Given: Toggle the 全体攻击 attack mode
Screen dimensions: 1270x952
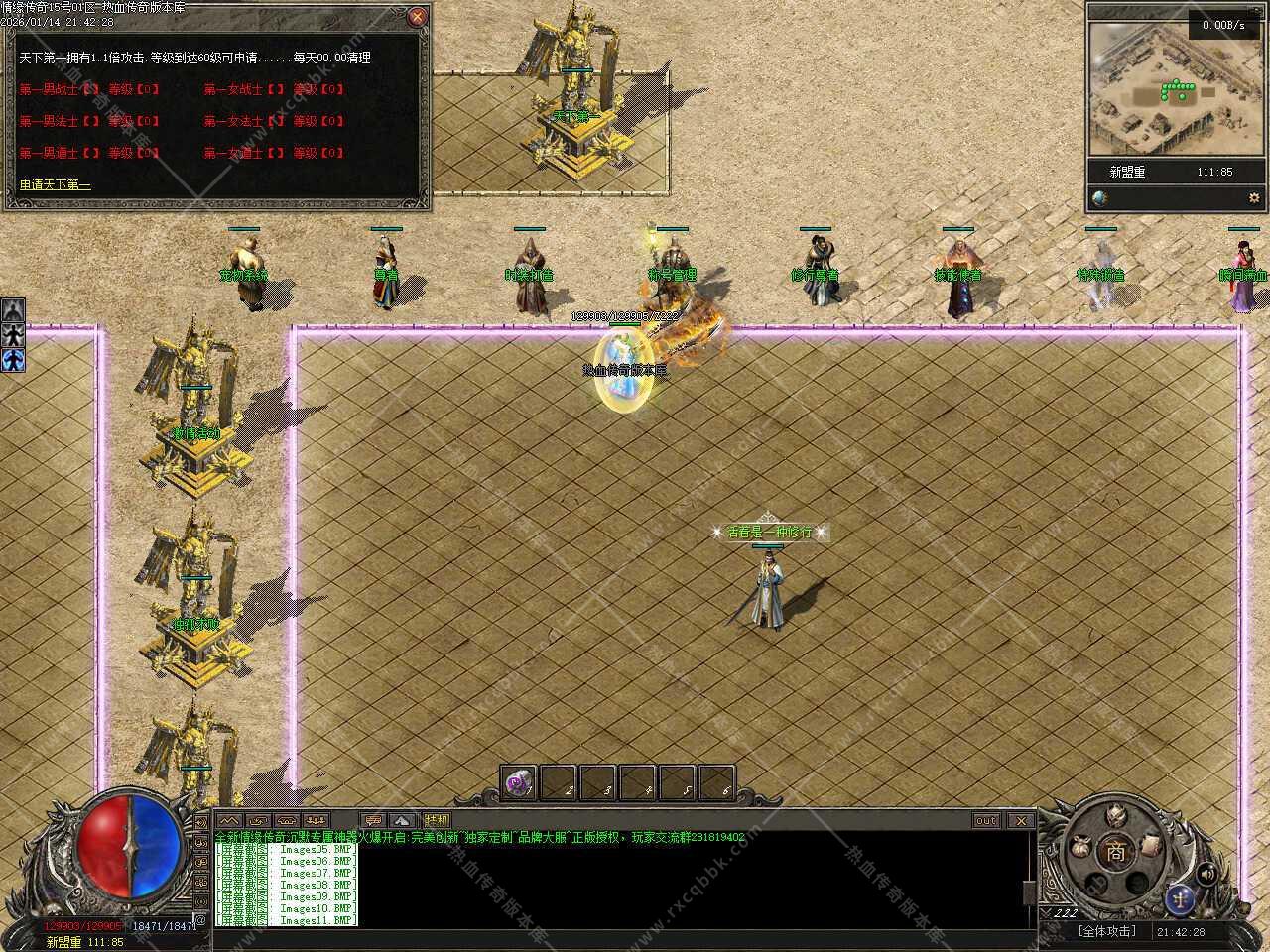Looking at the screenshot, I should tap(1106, 931).
